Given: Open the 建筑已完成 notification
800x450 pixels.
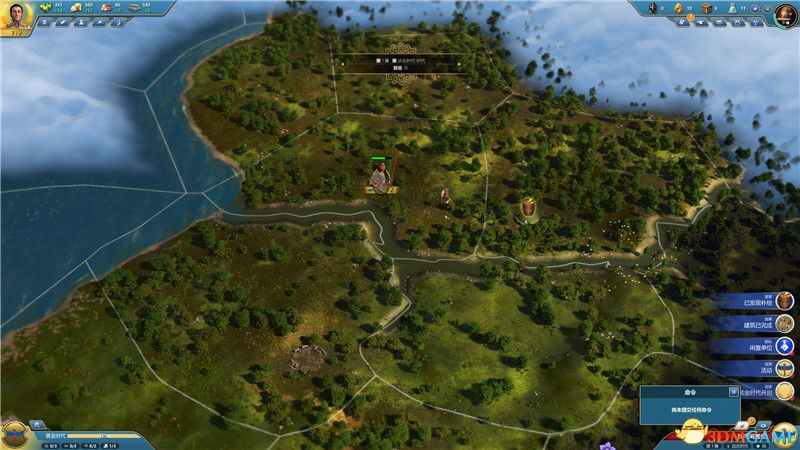Looking at the screenshot, I should pos(758,323).
